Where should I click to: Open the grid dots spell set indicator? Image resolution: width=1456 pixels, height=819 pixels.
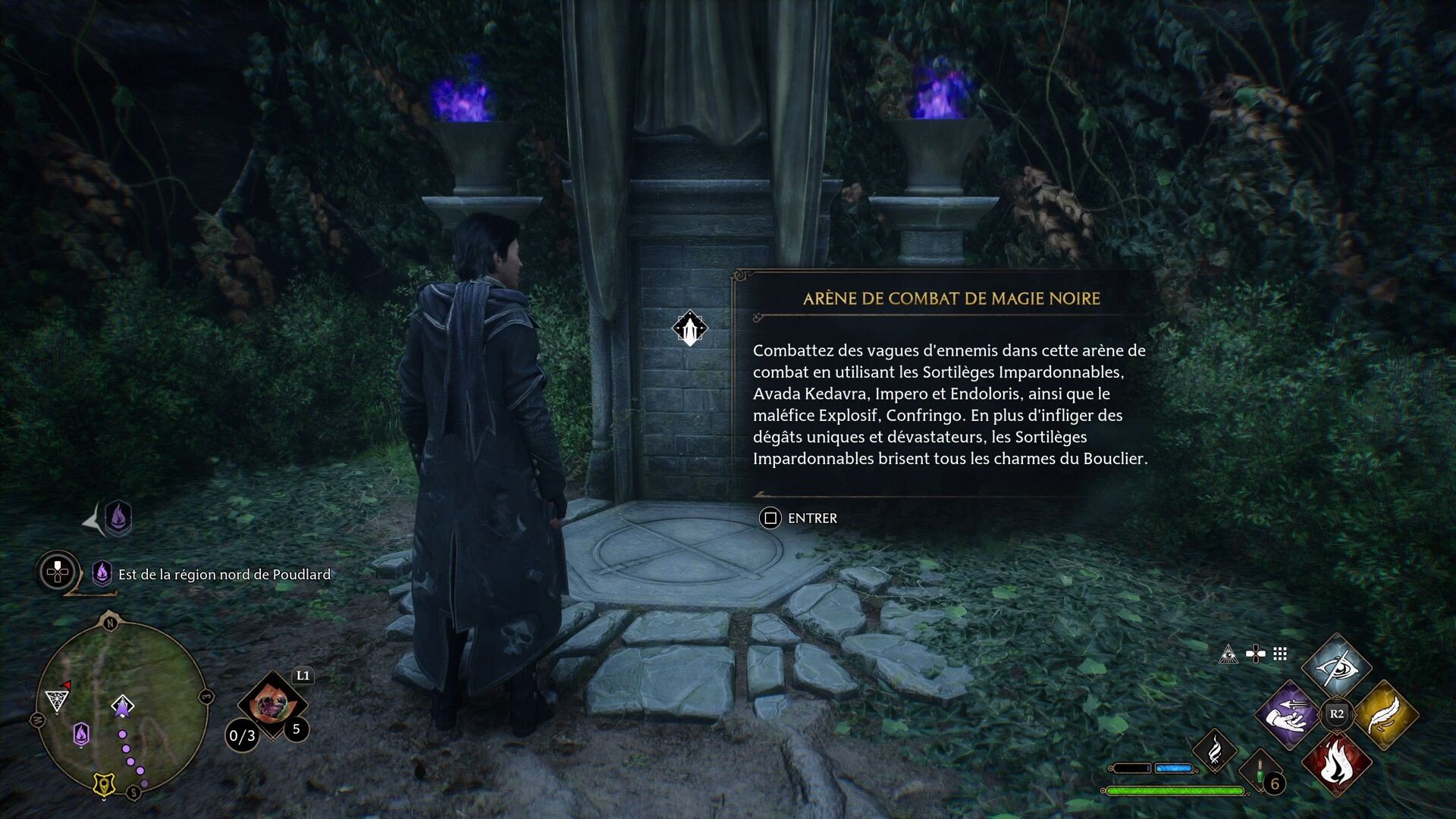tap(1280, 654)
